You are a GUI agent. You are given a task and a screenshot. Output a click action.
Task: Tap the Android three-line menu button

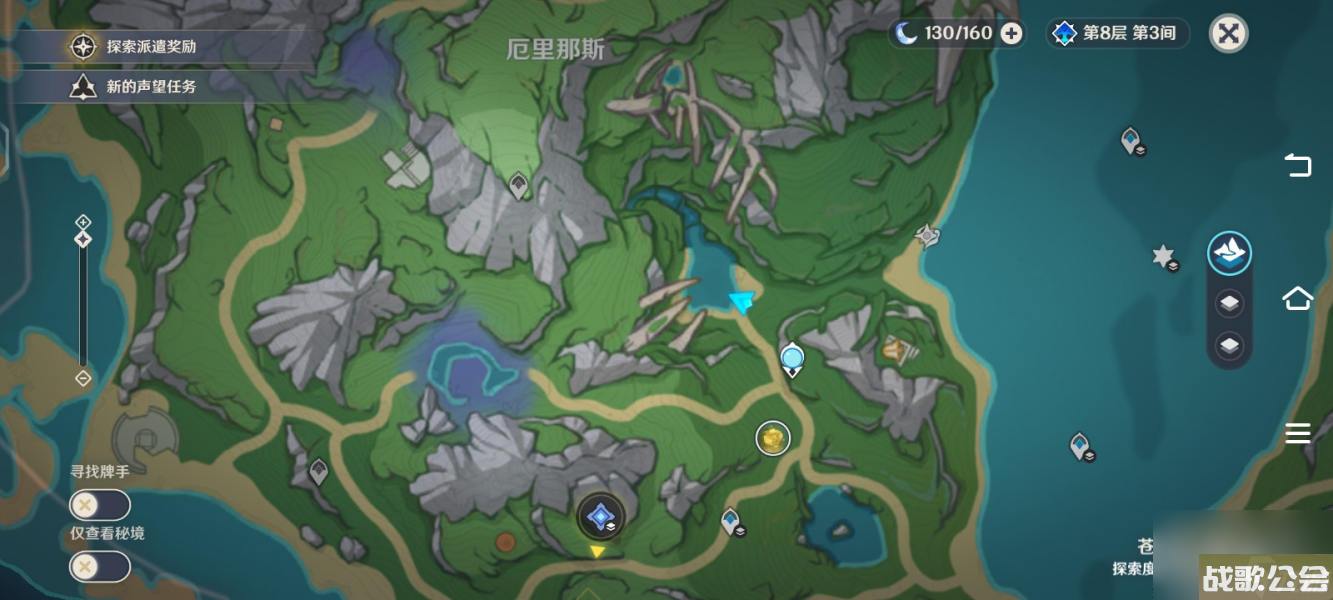(1297, 432)
